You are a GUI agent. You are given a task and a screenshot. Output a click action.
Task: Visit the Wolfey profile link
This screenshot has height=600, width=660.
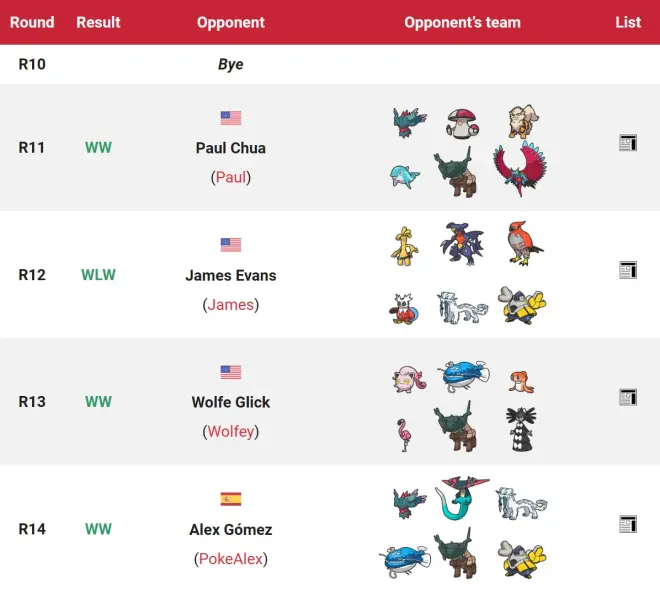(231, 431)
